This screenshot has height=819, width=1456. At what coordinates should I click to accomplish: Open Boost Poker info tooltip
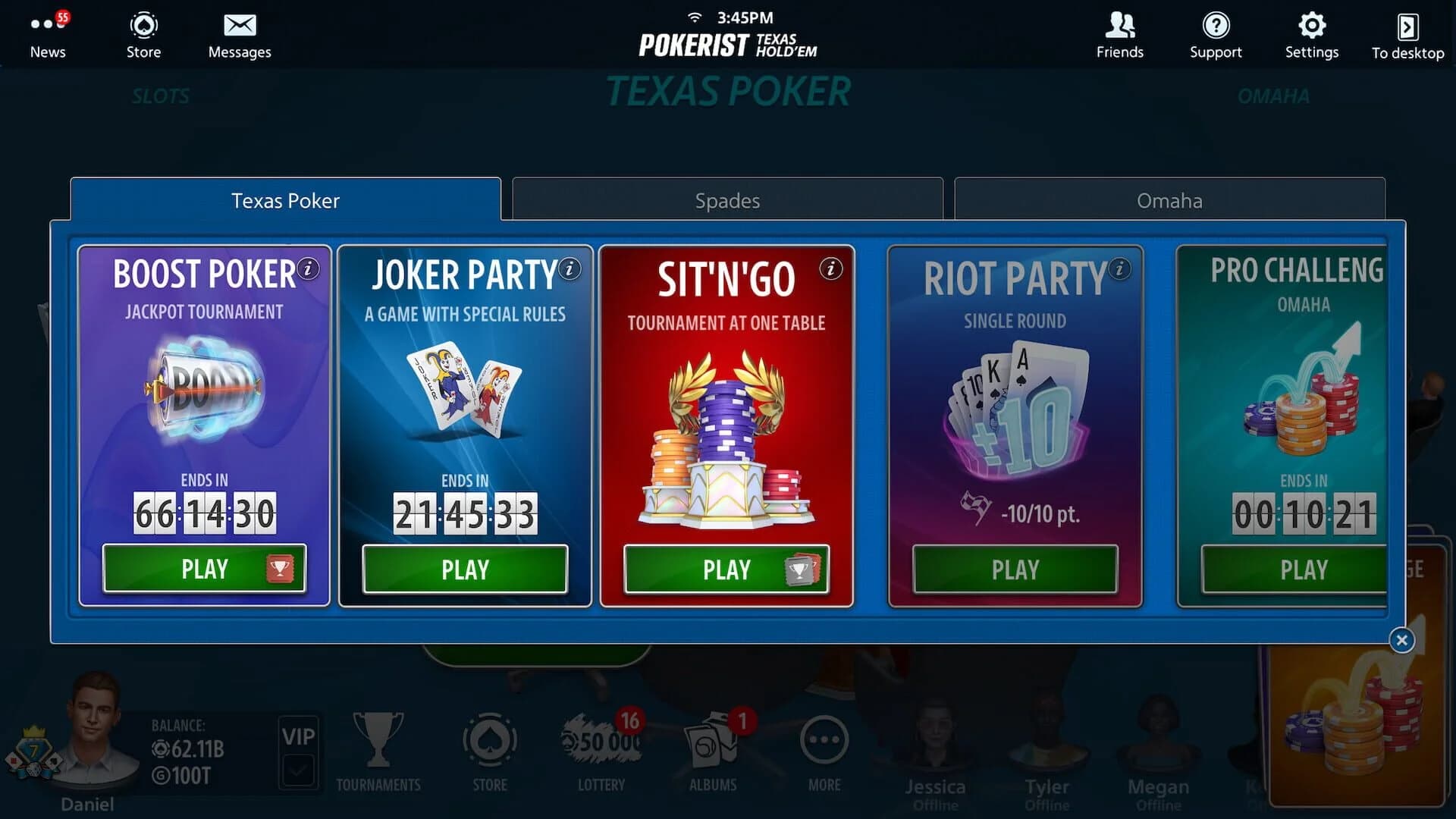pos(306,269)
